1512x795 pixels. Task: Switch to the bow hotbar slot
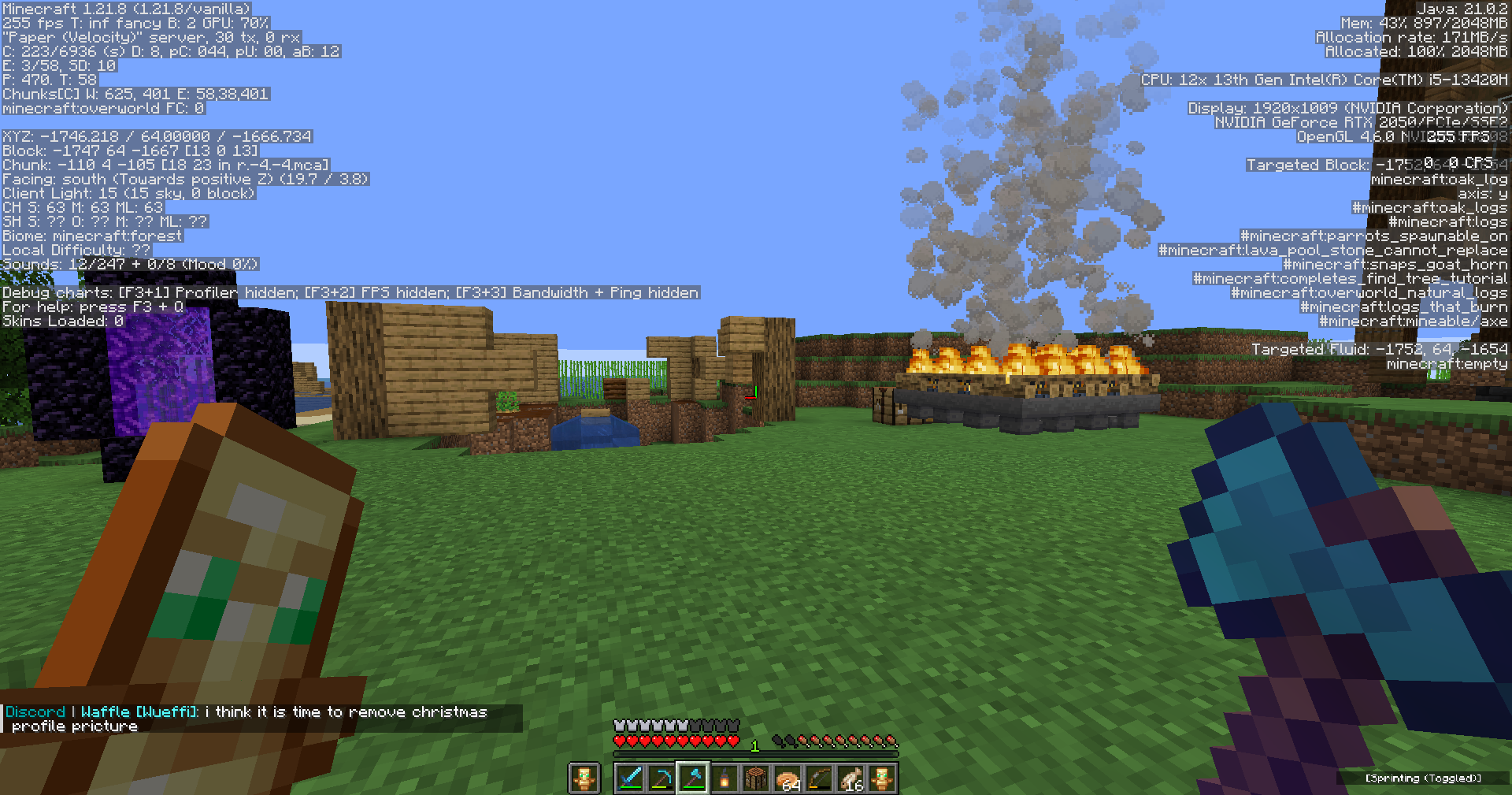pos(819,778)
